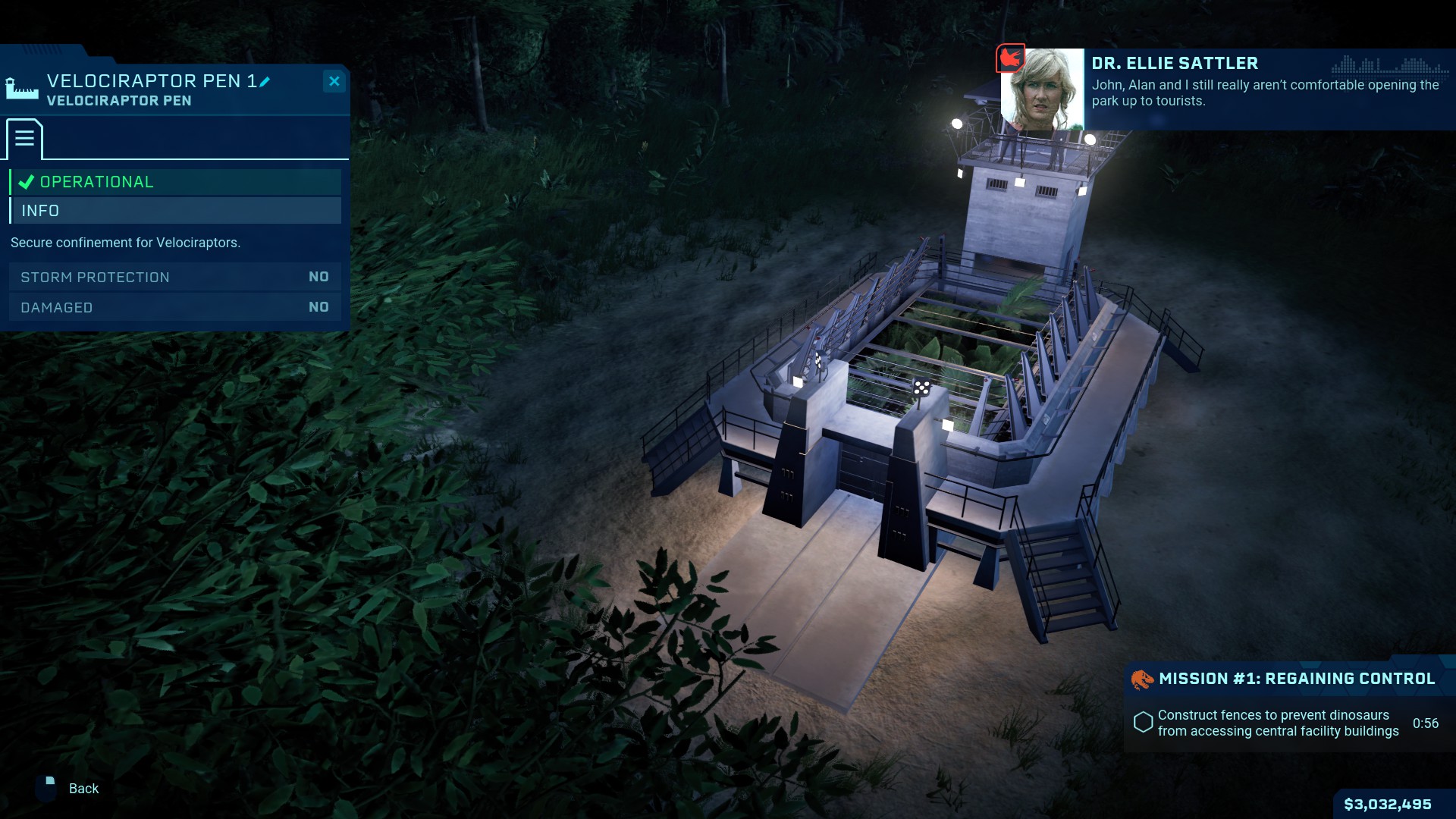1456x819 pixels.
Task: Expand the Info section header
Action: pos(175,211)
